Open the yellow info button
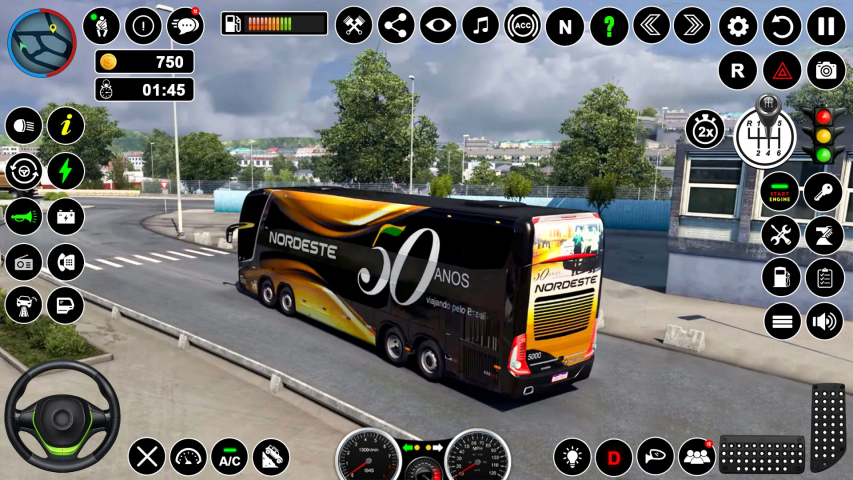This screenshot has width=853, height=480. click(x=66, y=125)
